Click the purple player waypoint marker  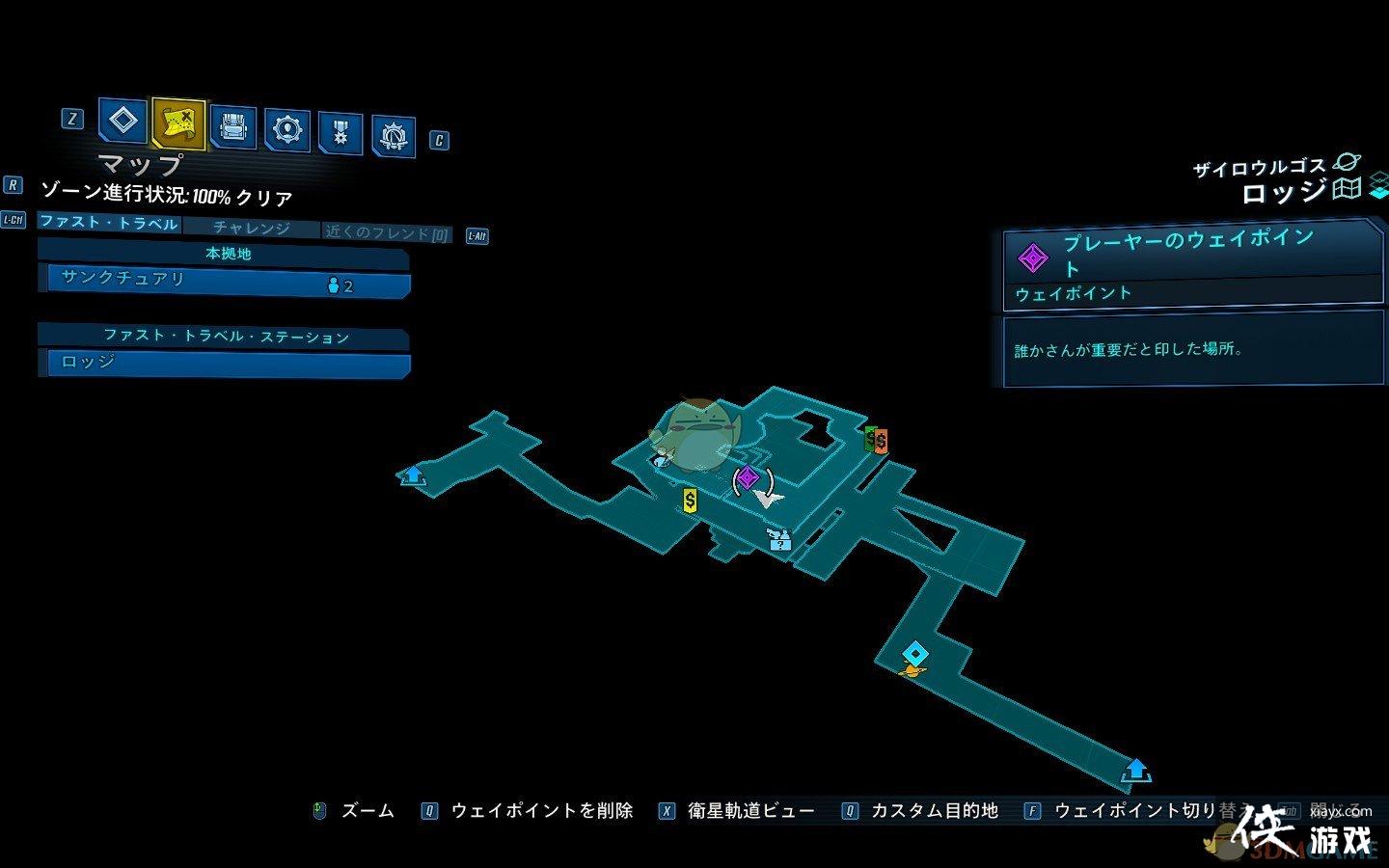point(748,477)
